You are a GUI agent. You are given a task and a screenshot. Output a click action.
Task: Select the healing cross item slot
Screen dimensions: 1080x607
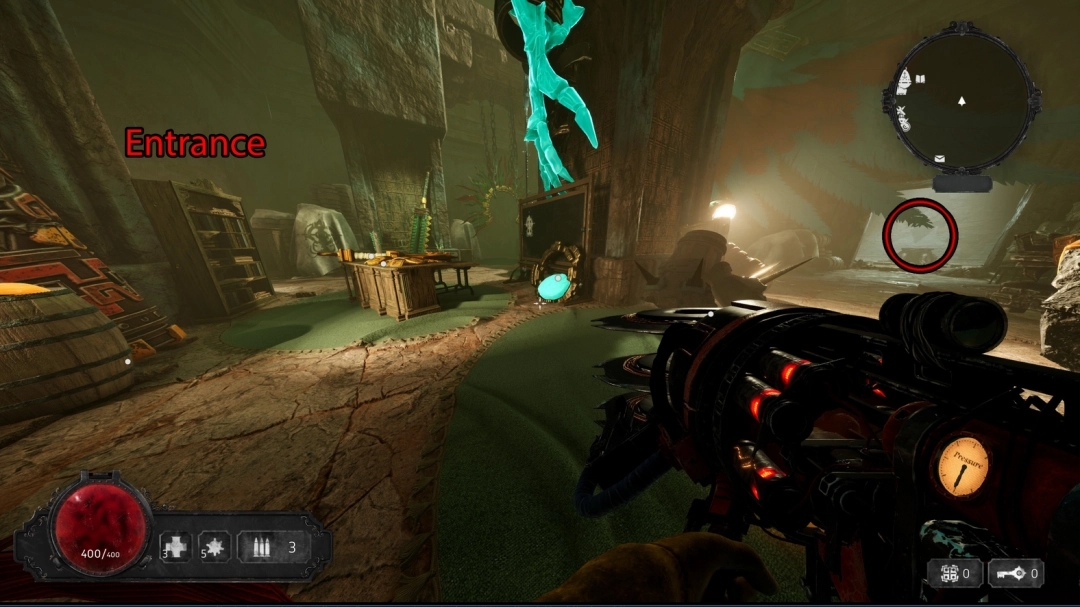pyautogui.click(x=176, y=547)
